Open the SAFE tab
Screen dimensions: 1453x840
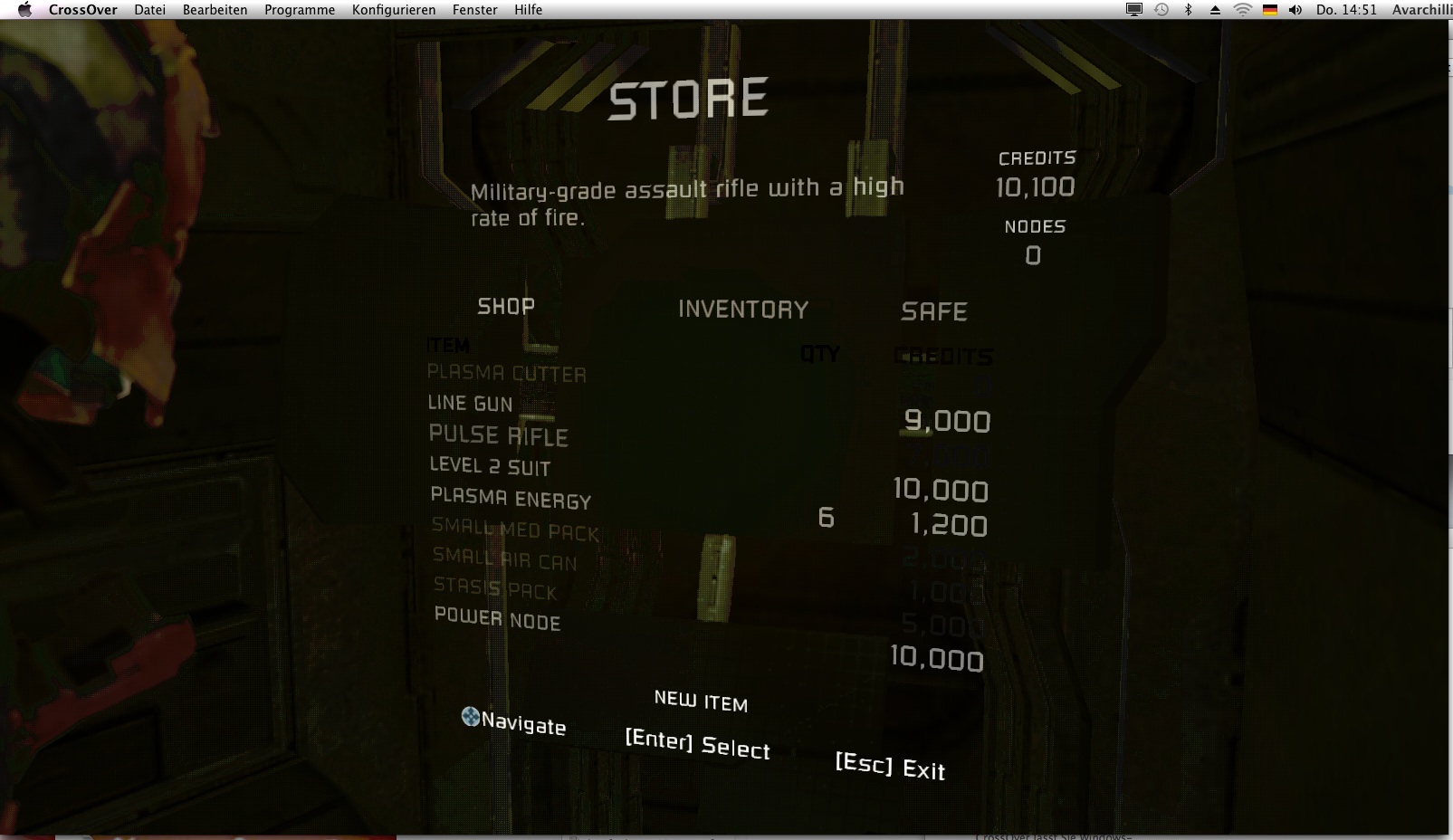[x=934, y=311]
